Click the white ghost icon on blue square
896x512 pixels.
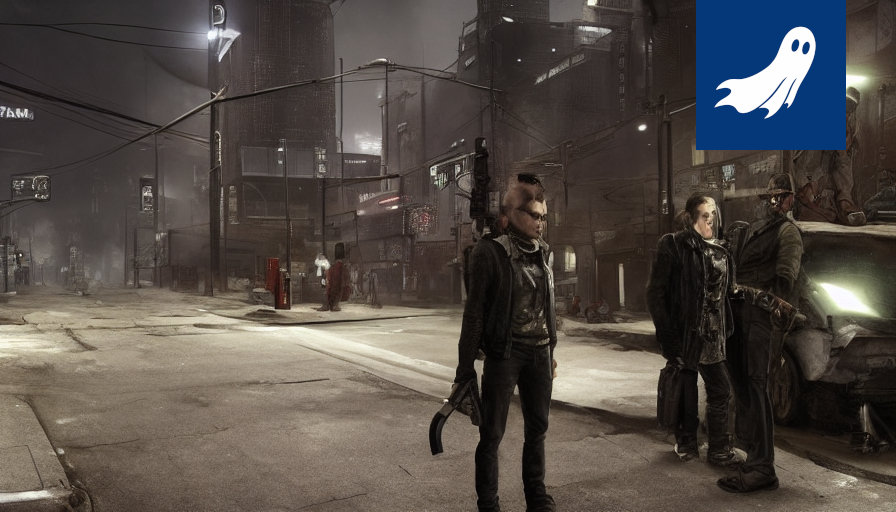[x=769, y=72]
